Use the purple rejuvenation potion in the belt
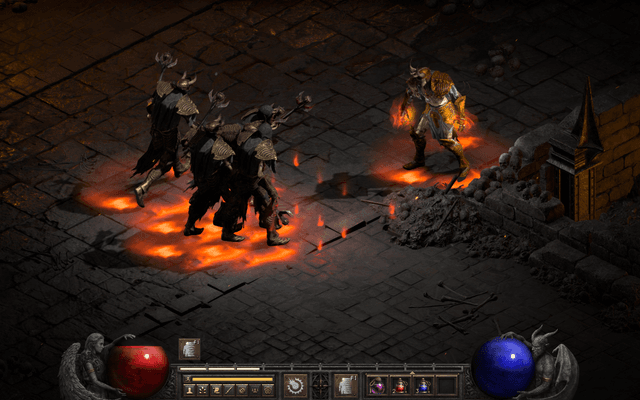 [x=378, y=385]
